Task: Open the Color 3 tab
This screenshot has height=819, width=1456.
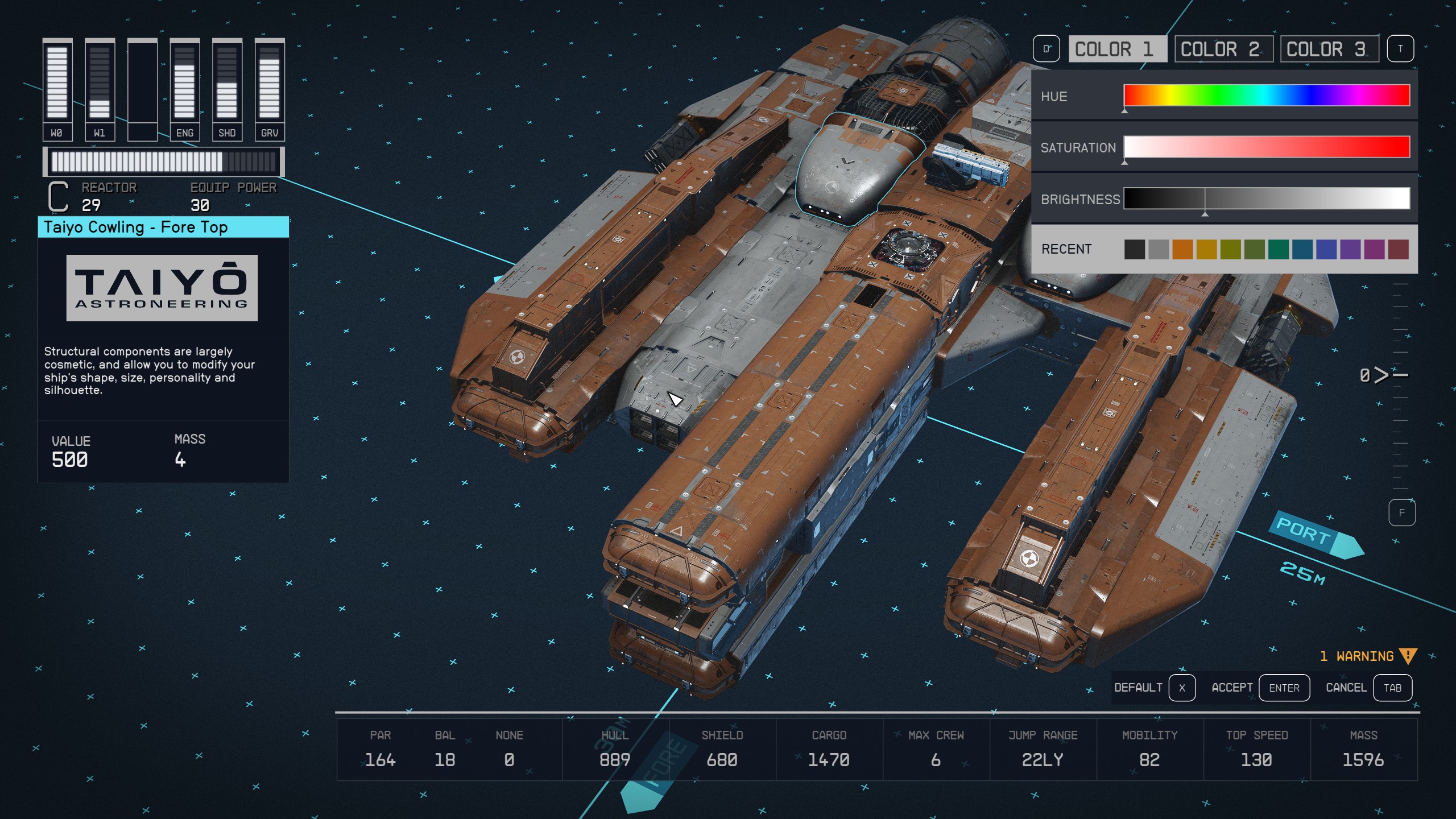Action: pyautogui.click(x=1328, y=49)
